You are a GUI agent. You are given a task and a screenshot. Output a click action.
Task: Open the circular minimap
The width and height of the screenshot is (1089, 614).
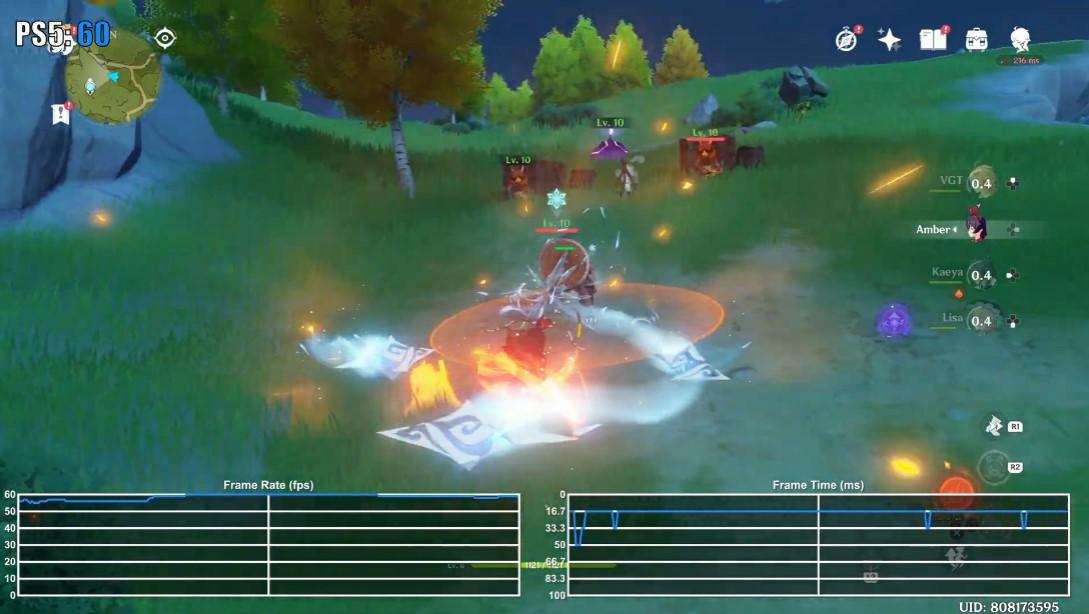[x=111, y=76]
